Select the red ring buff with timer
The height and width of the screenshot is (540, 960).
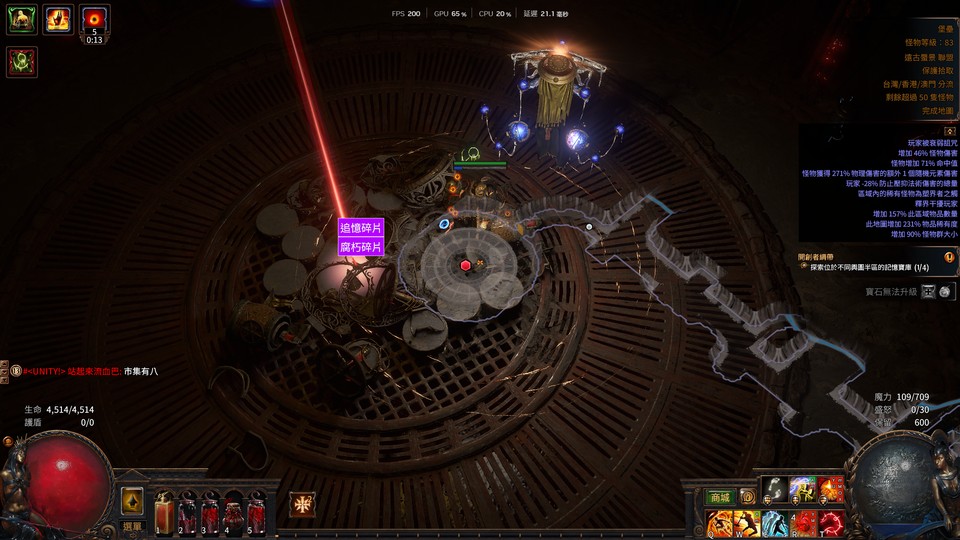coord(95,18)
